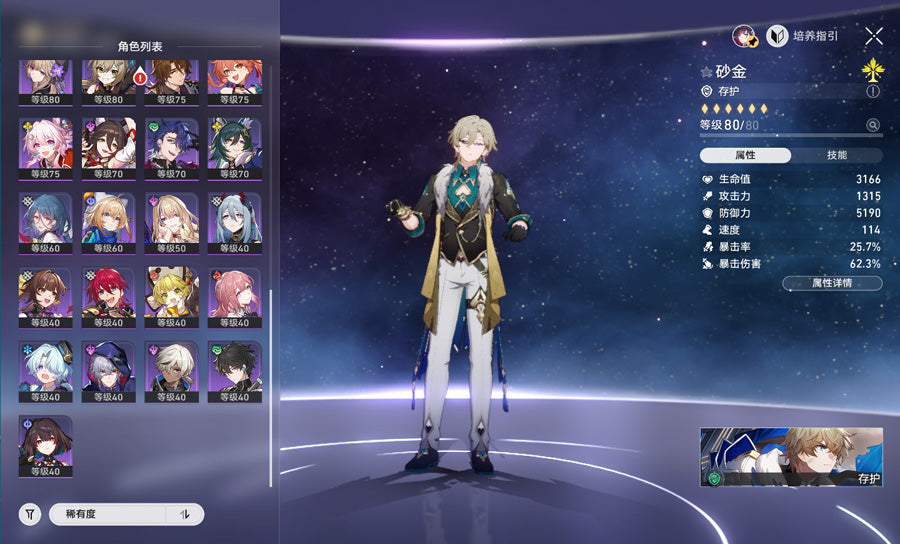The image size is (900, 544).
Task: Show path info via the exclamation icon
Action: pyautogui.click(x=873, y=91)
